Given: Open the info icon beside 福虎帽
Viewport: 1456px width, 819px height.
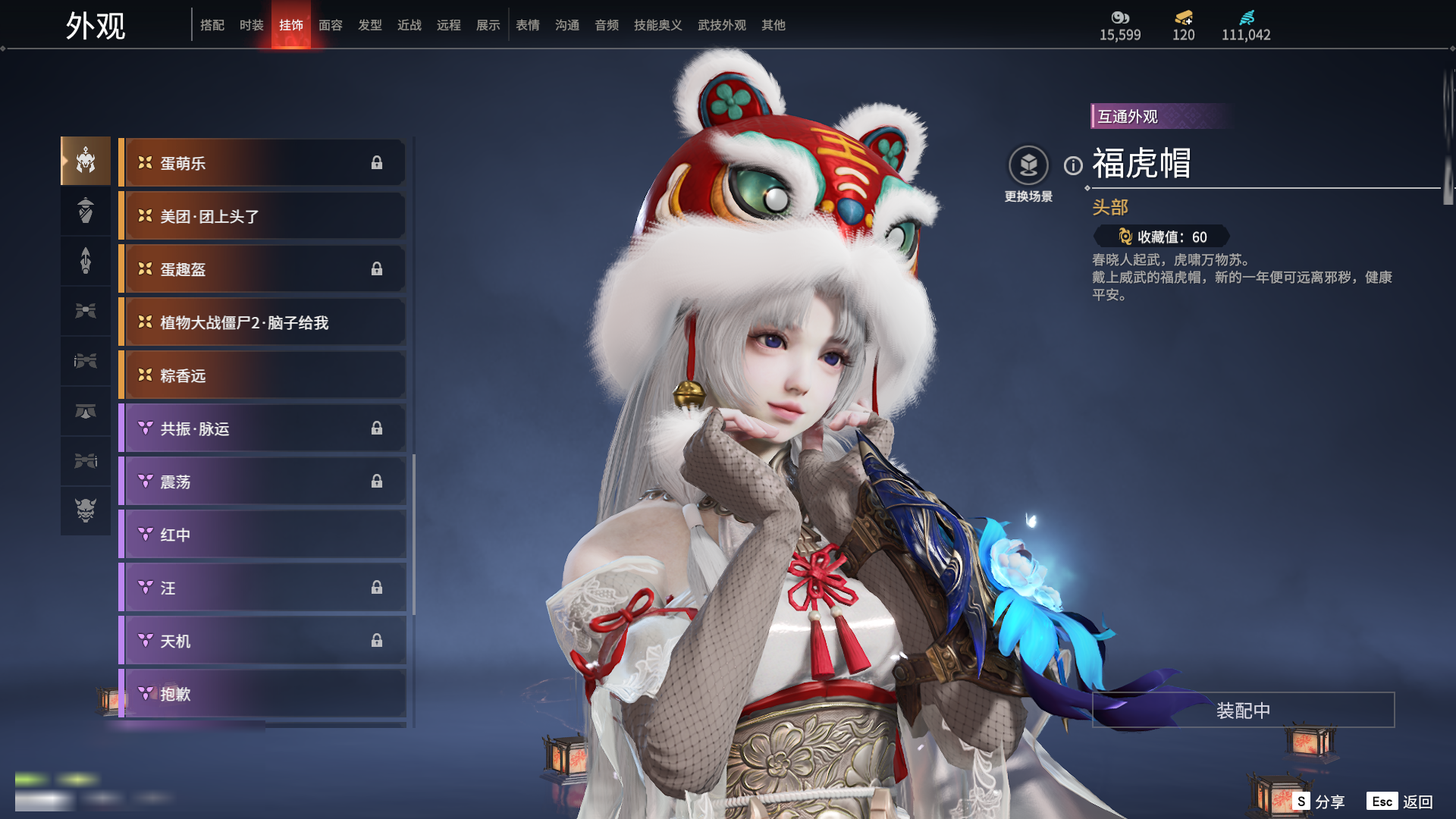Looking at the screenshot, I should (x=1073, y=165).
